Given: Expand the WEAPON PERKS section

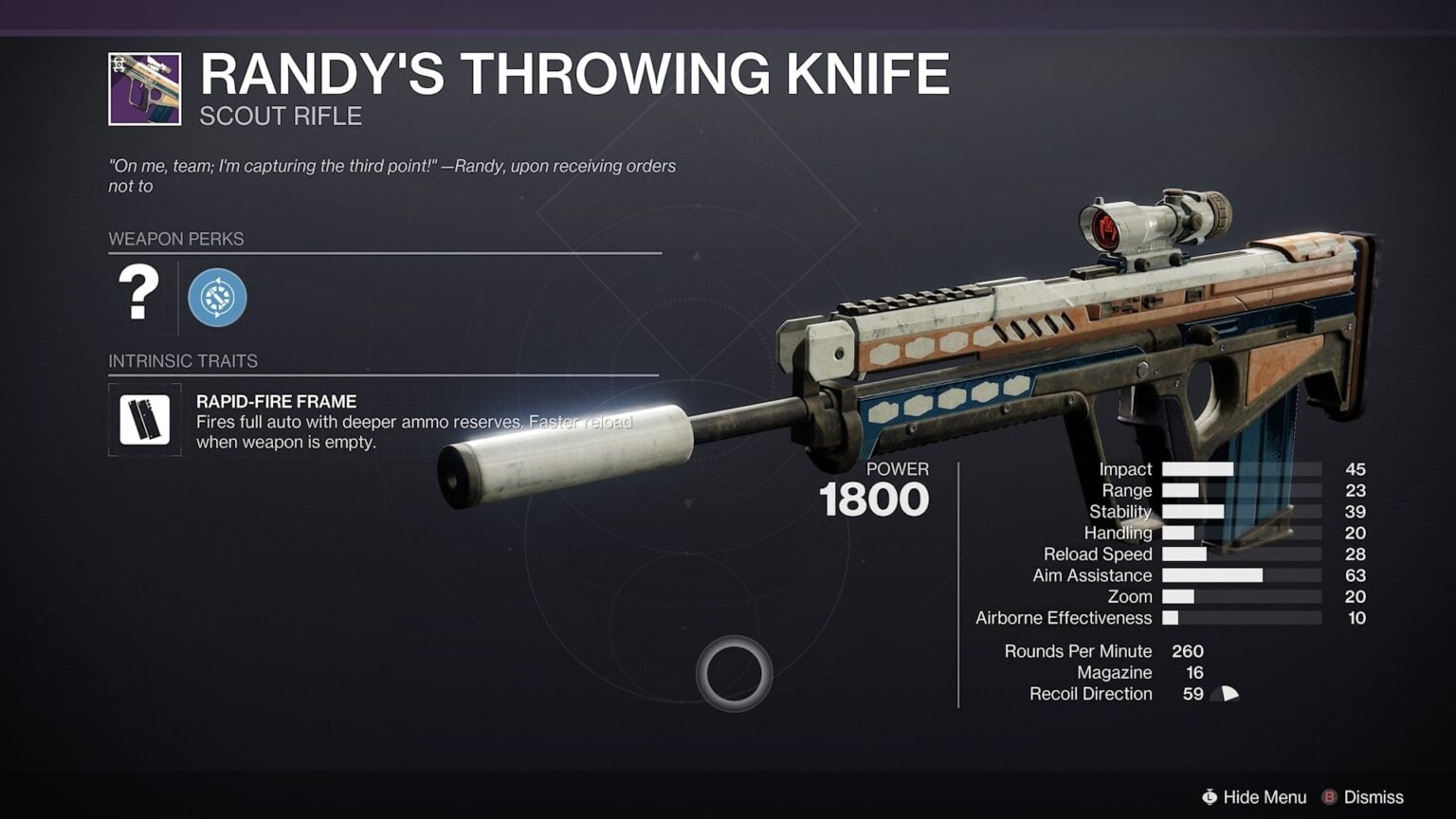Looking at the screenshot, I should [175, 239].
